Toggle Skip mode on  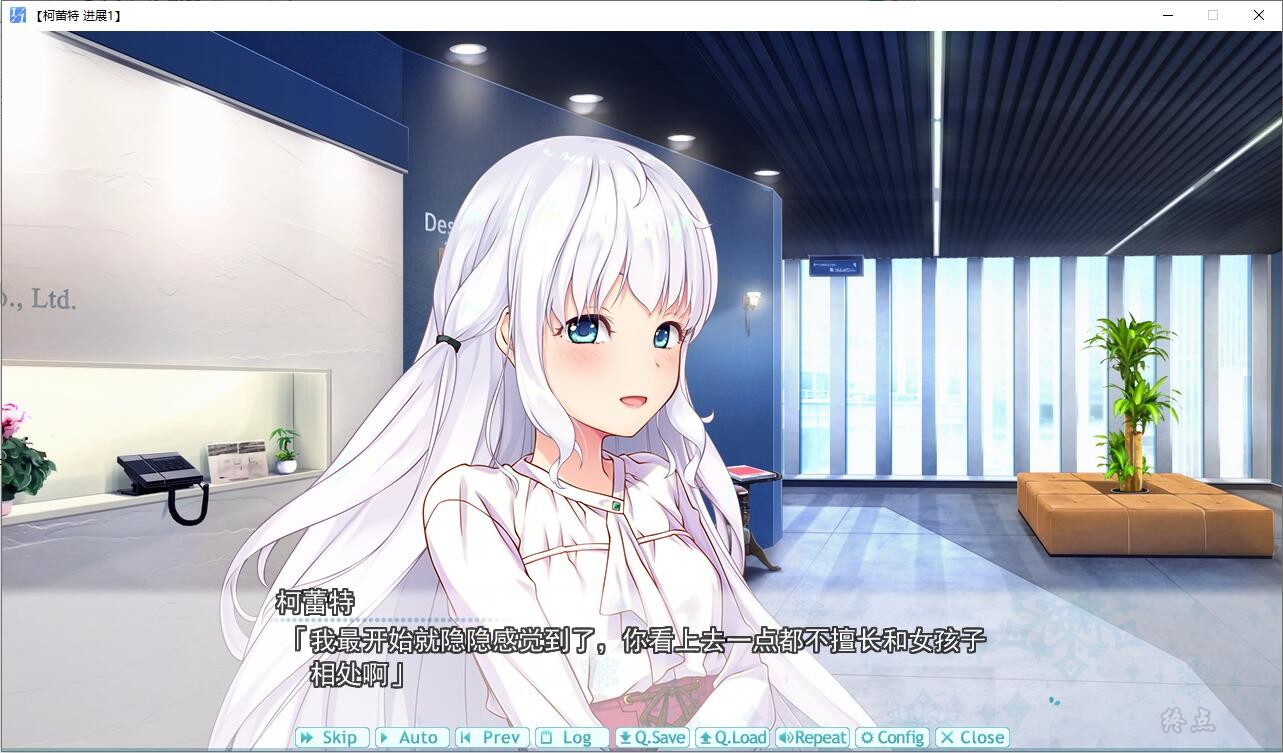(331, 737)
